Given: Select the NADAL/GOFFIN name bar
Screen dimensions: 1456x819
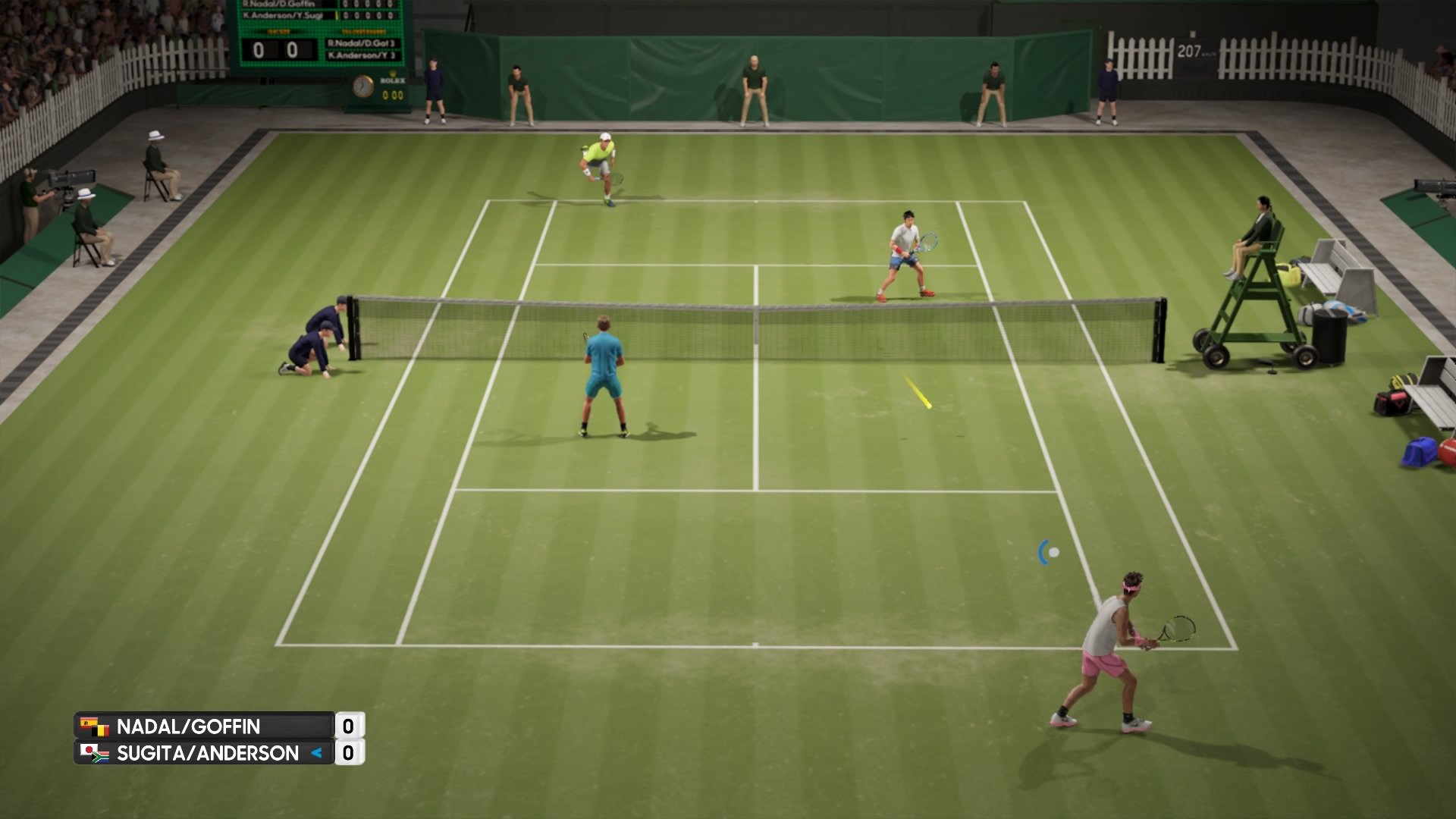Looking at the screenshot, I should click(x=190, y=724).
